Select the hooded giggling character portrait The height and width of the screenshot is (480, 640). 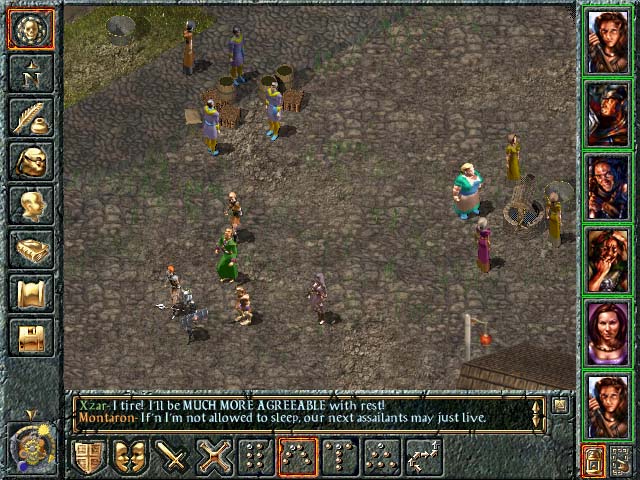(608, 260)
